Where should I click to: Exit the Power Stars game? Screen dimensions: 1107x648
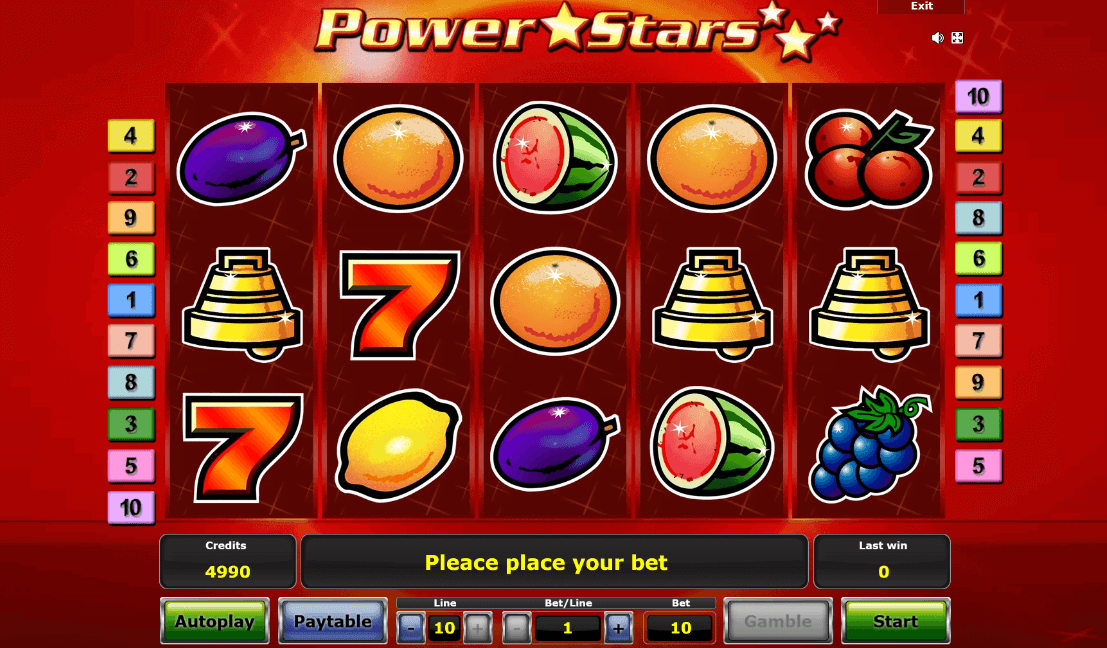click(x=921, y=6)
